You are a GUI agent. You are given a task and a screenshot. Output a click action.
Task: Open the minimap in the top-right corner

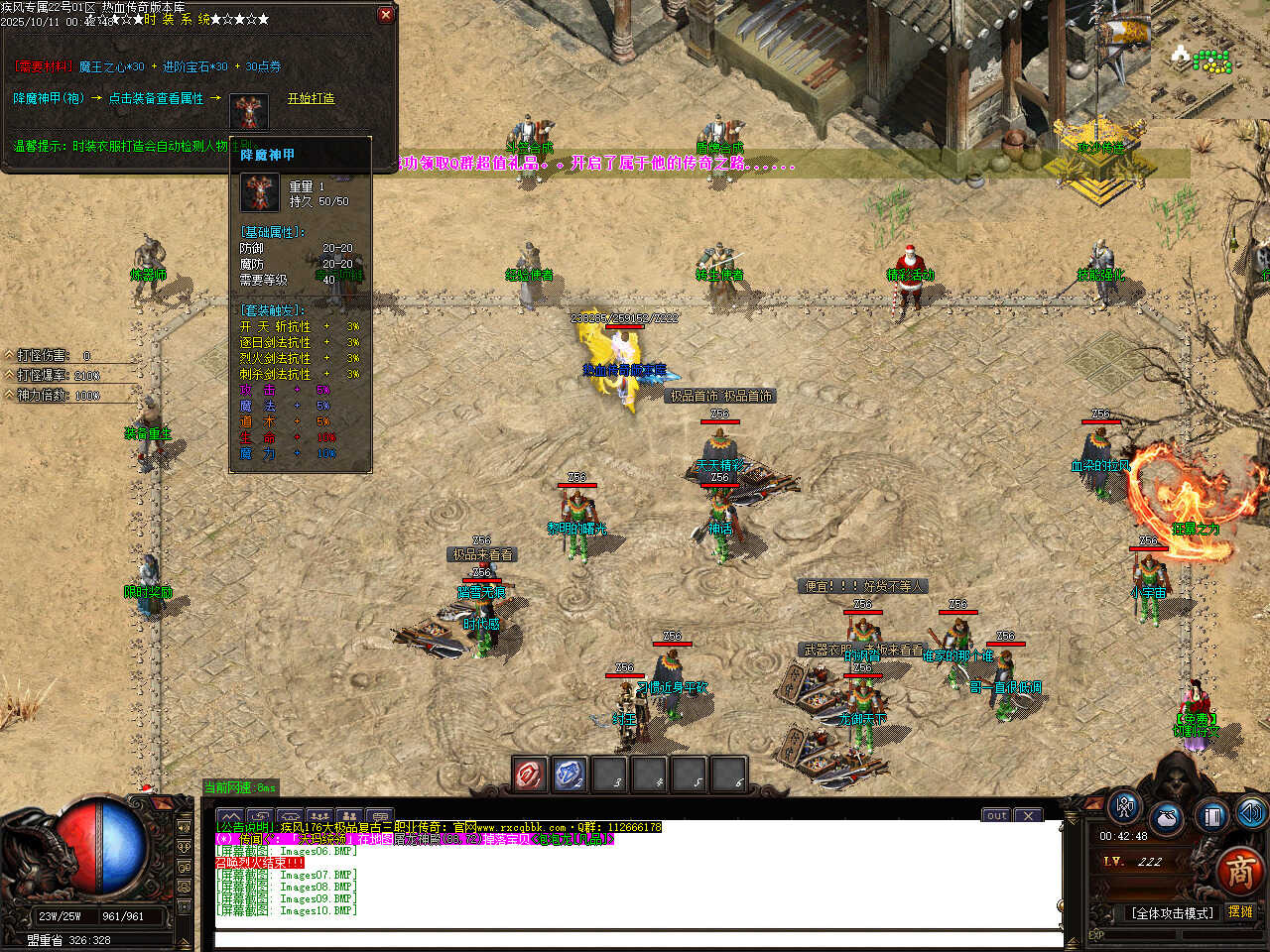click(x=1206, y=58)
